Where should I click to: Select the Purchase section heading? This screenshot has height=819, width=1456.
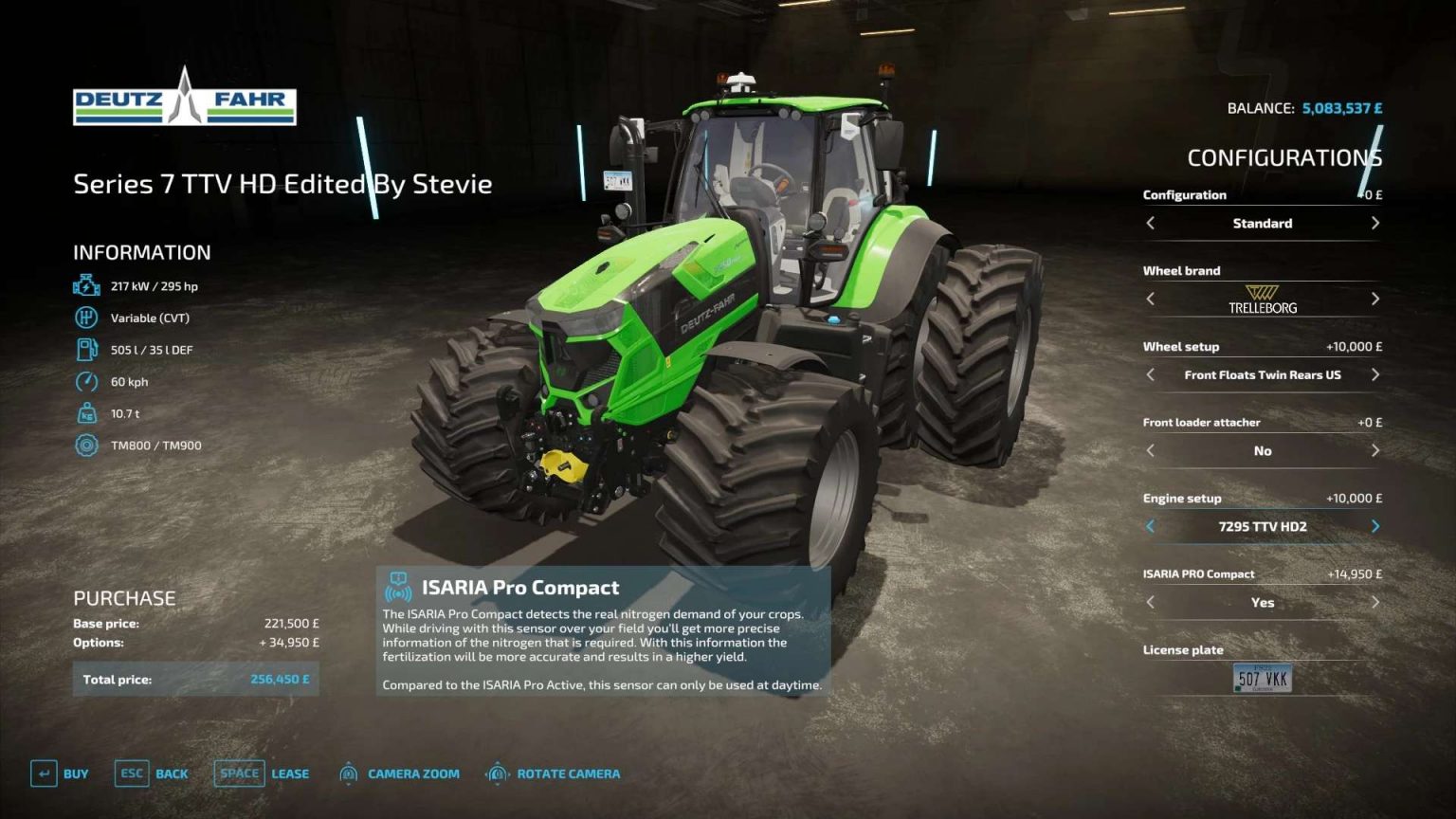coord(124,597)
